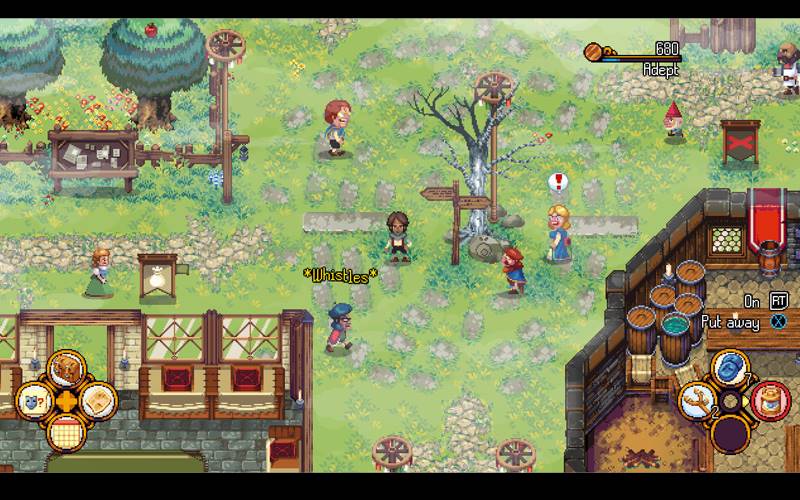This screenshot has height=500, width=800.
Task: Select the wooden slingshot item slot
Action: pyautogui.click(x=697, y=400)
